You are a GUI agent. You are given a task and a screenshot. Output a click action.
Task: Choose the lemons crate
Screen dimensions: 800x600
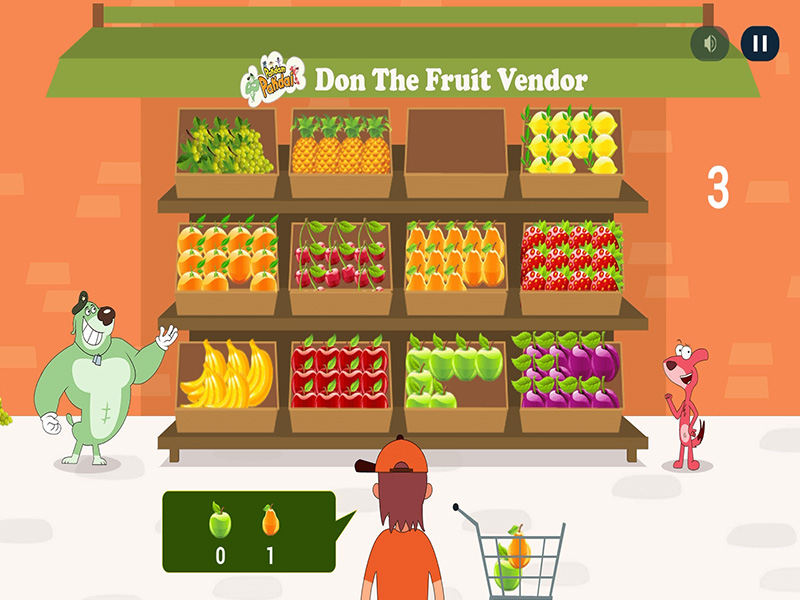(571, 152)
